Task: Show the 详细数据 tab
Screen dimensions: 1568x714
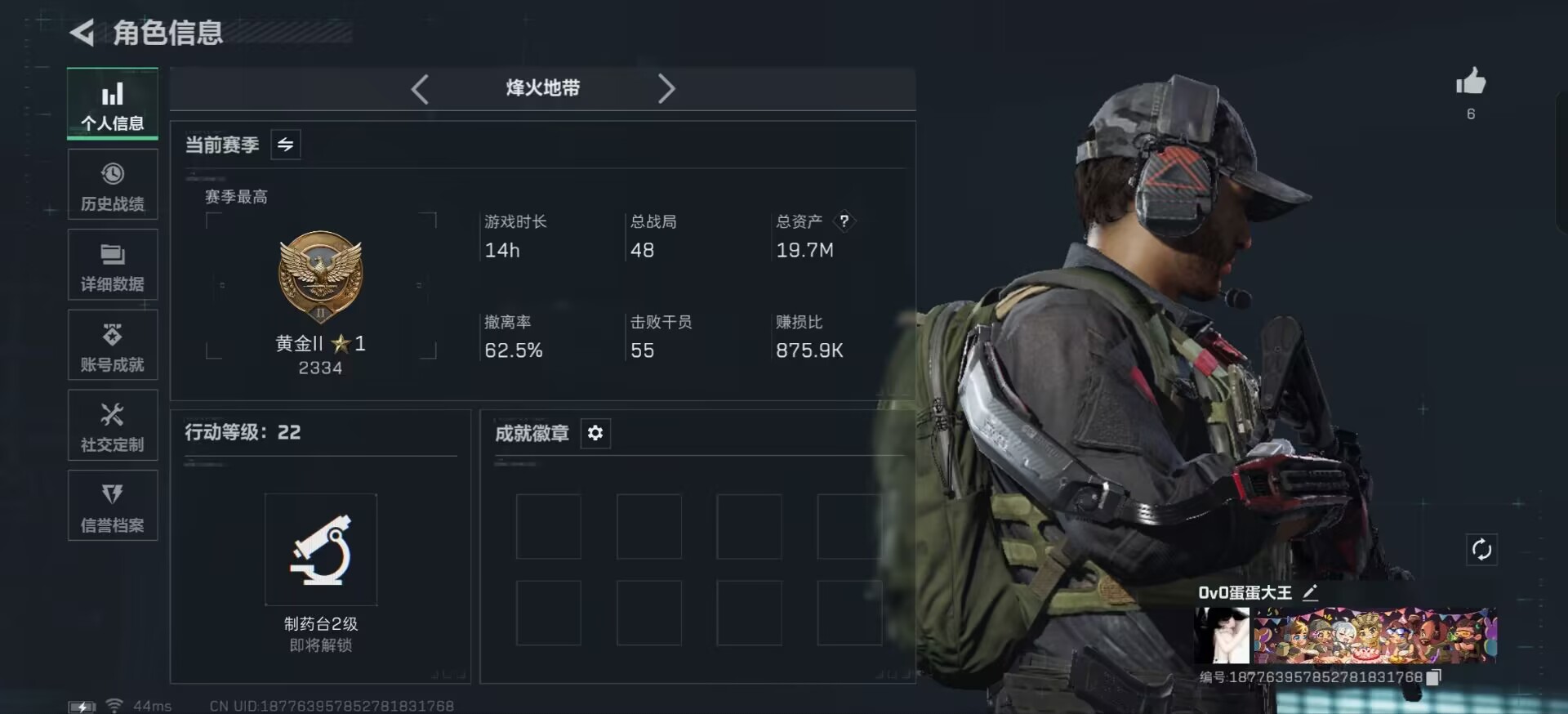Action: [x=113, y=266]
